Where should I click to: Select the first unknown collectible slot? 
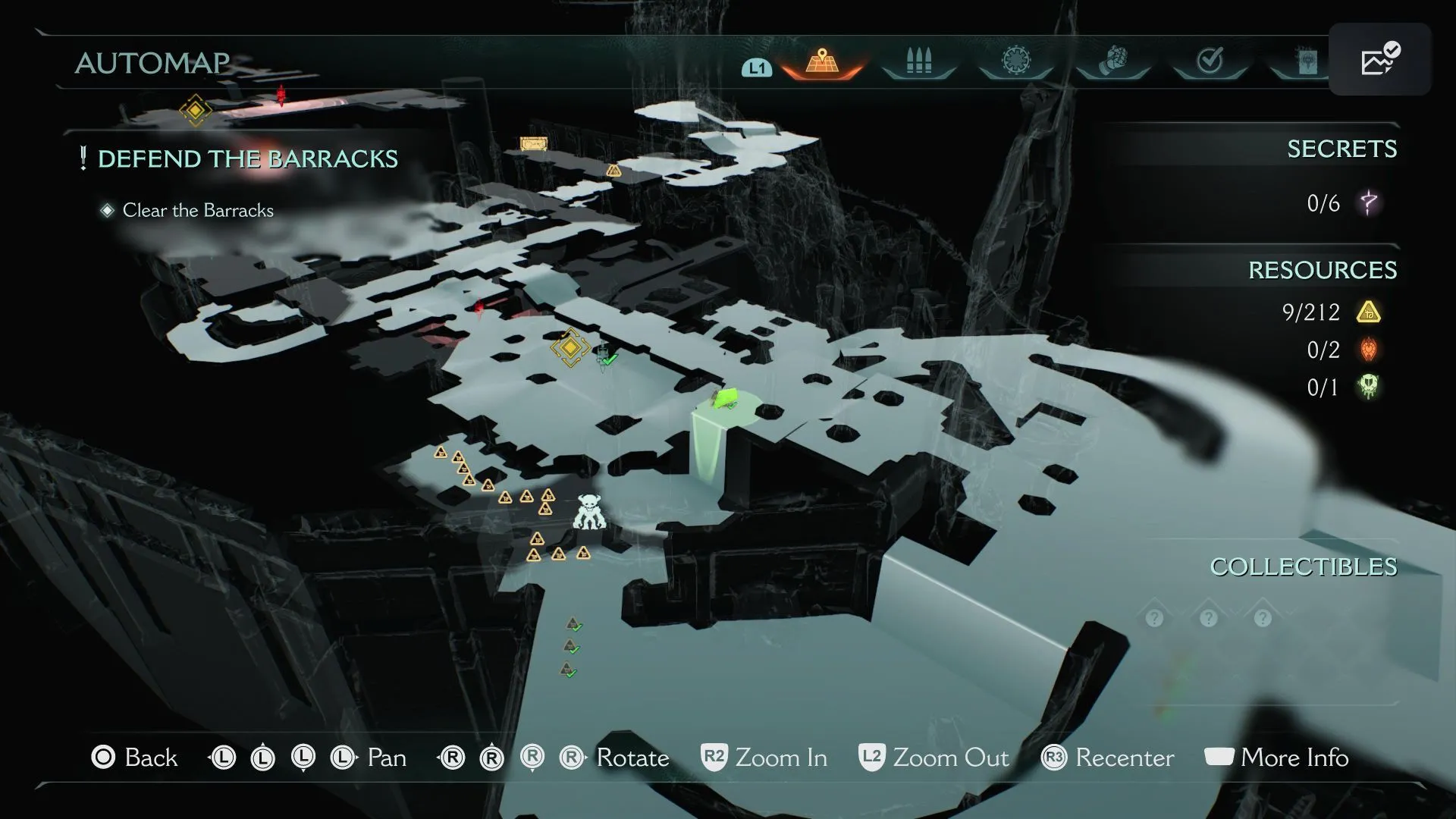(x=1154, y=619)
